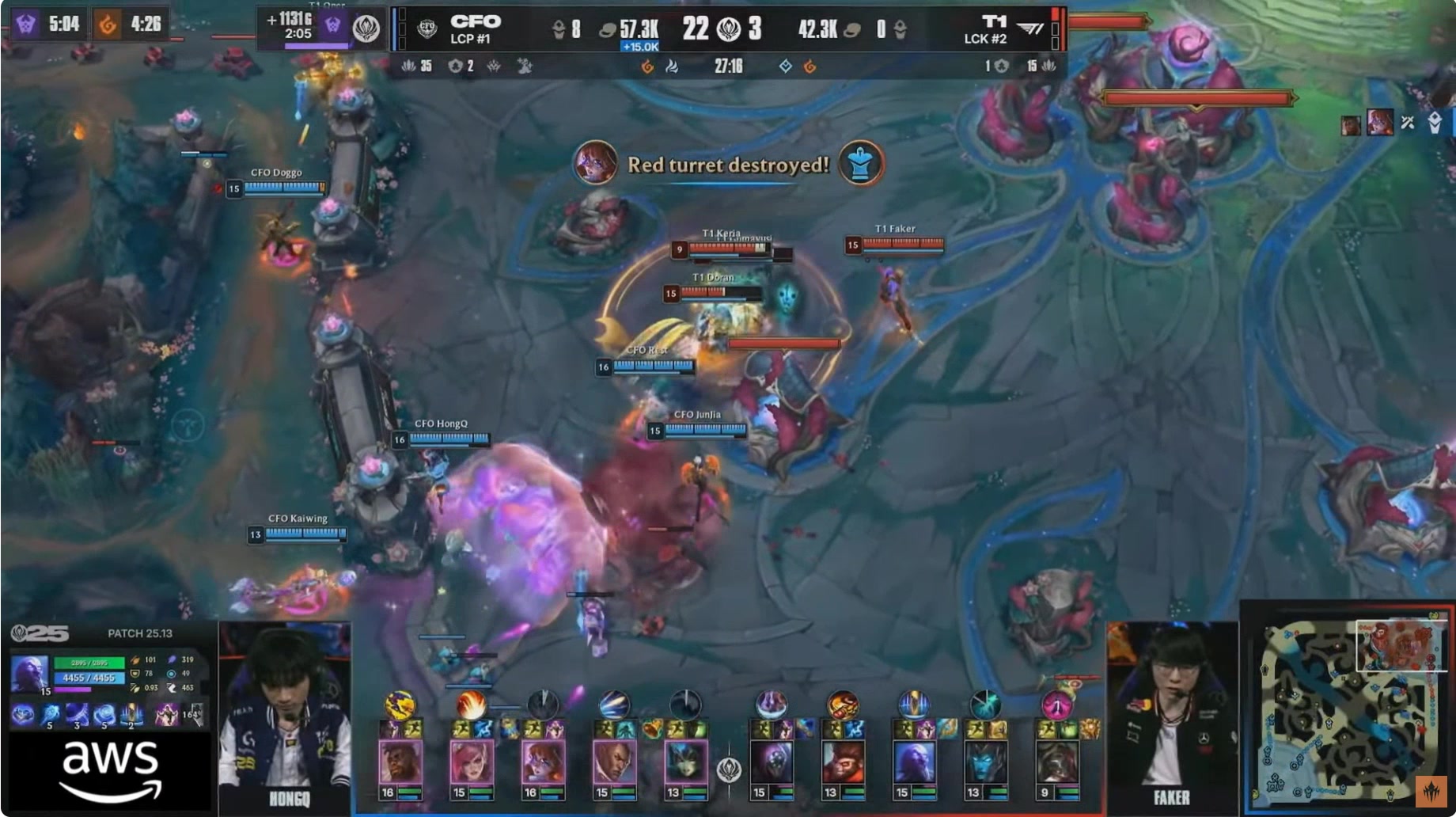Click Ryze's rank 3 ability icon
The width and height of the screenshot is (1456, 817).
tap(78, 715)
